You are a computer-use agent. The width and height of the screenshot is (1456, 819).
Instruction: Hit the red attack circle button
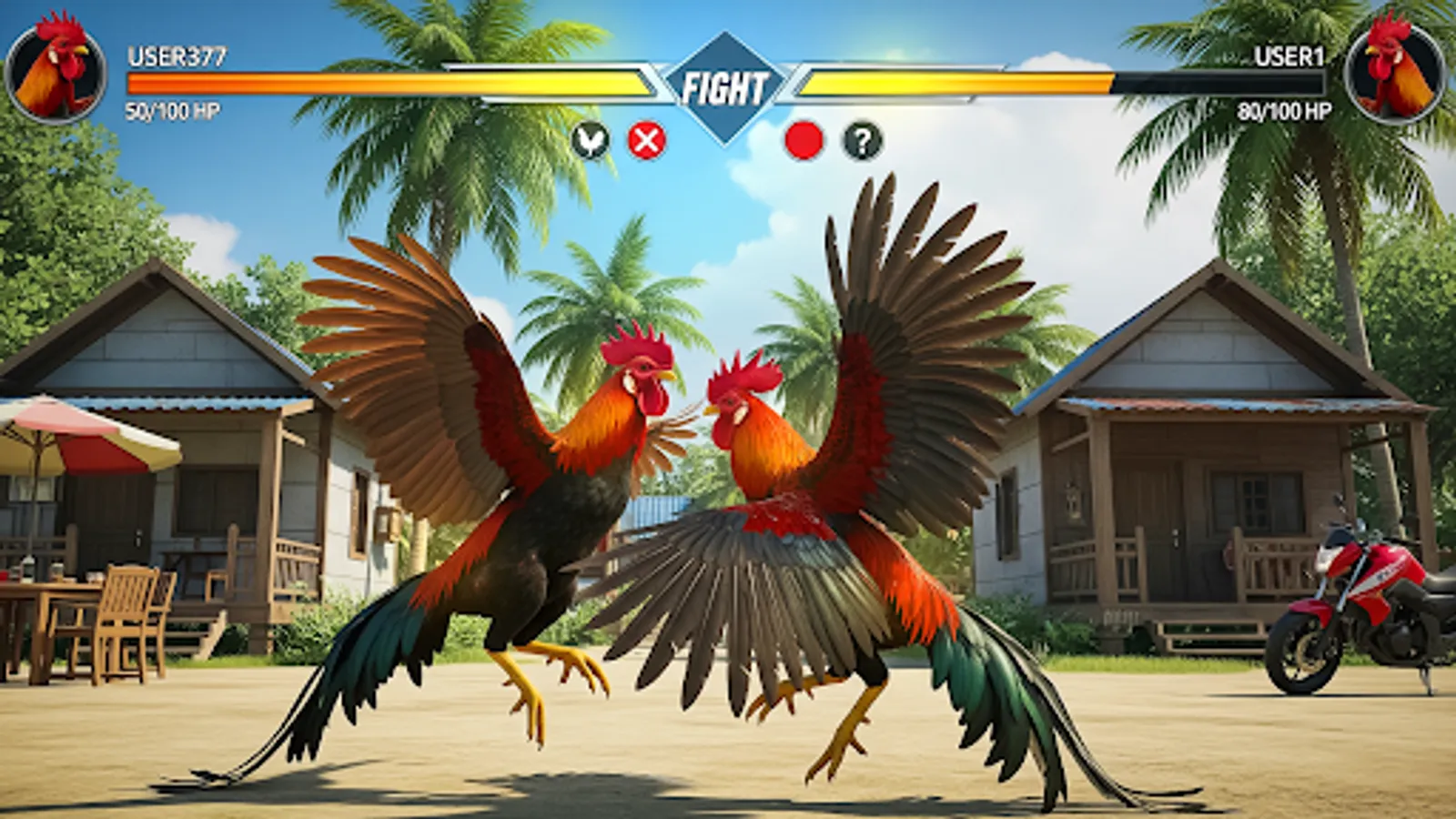point(802,137)
